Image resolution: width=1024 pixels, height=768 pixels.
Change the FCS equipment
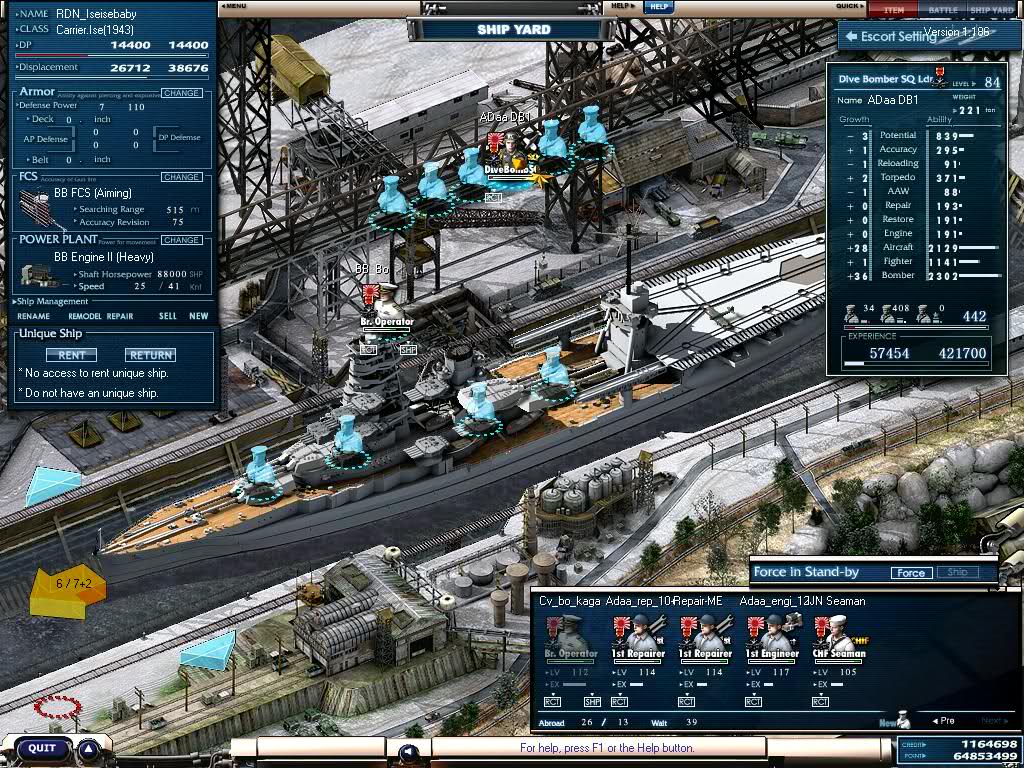click(181, 177)
